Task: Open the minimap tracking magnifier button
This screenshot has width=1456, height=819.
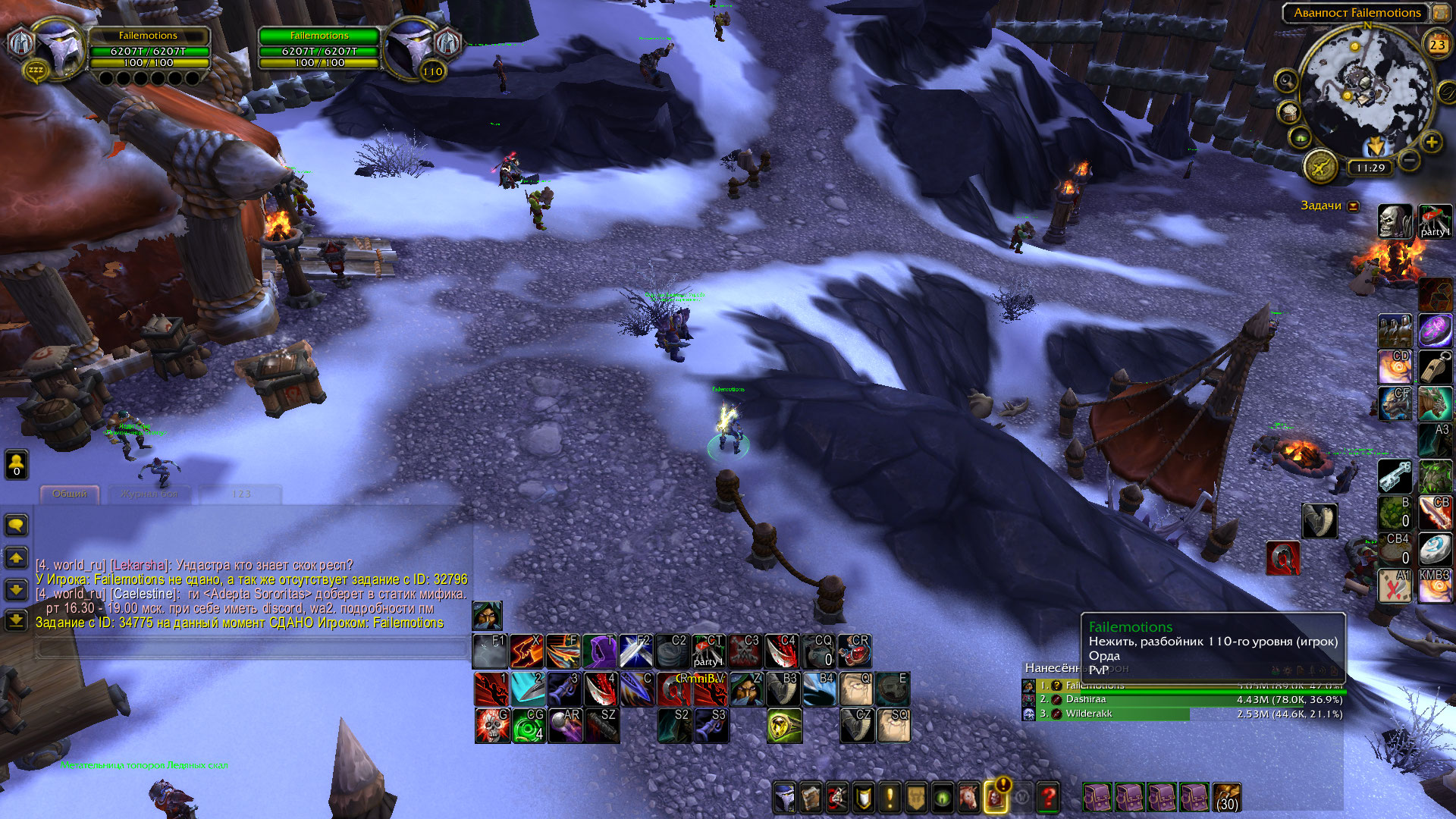Action: pyautogui.click(x=1286, y=80)
